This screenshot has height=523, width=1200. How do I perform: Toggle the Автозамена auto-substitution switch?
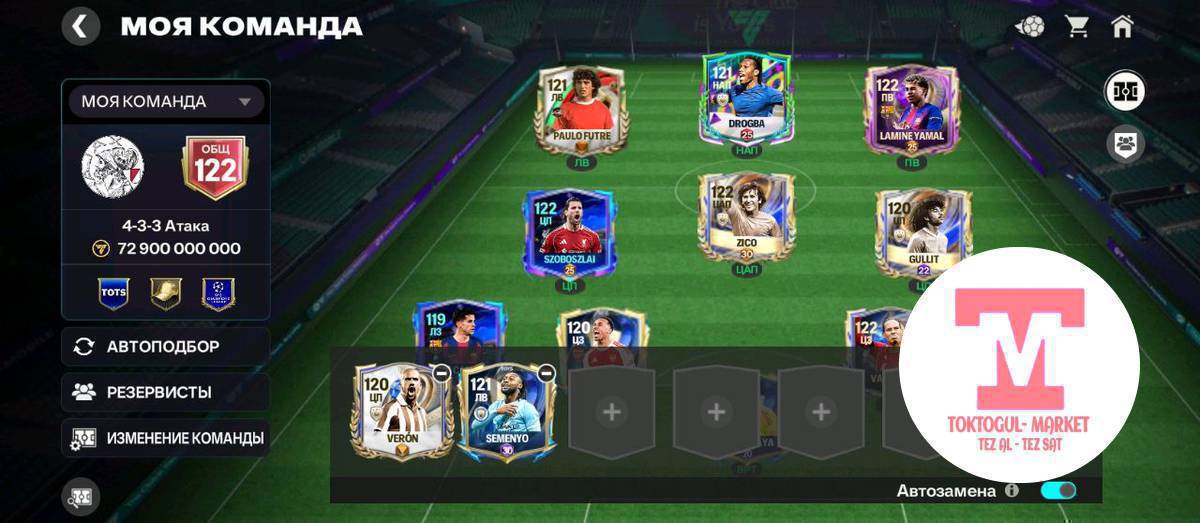1058,490
